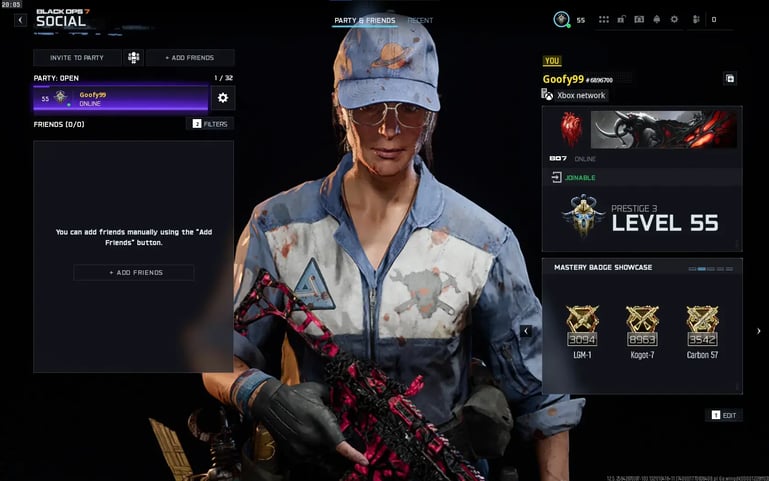Go back using the arrow beside Social
The width and height of the screenshot is (769, 481).
tap(20, 19)
